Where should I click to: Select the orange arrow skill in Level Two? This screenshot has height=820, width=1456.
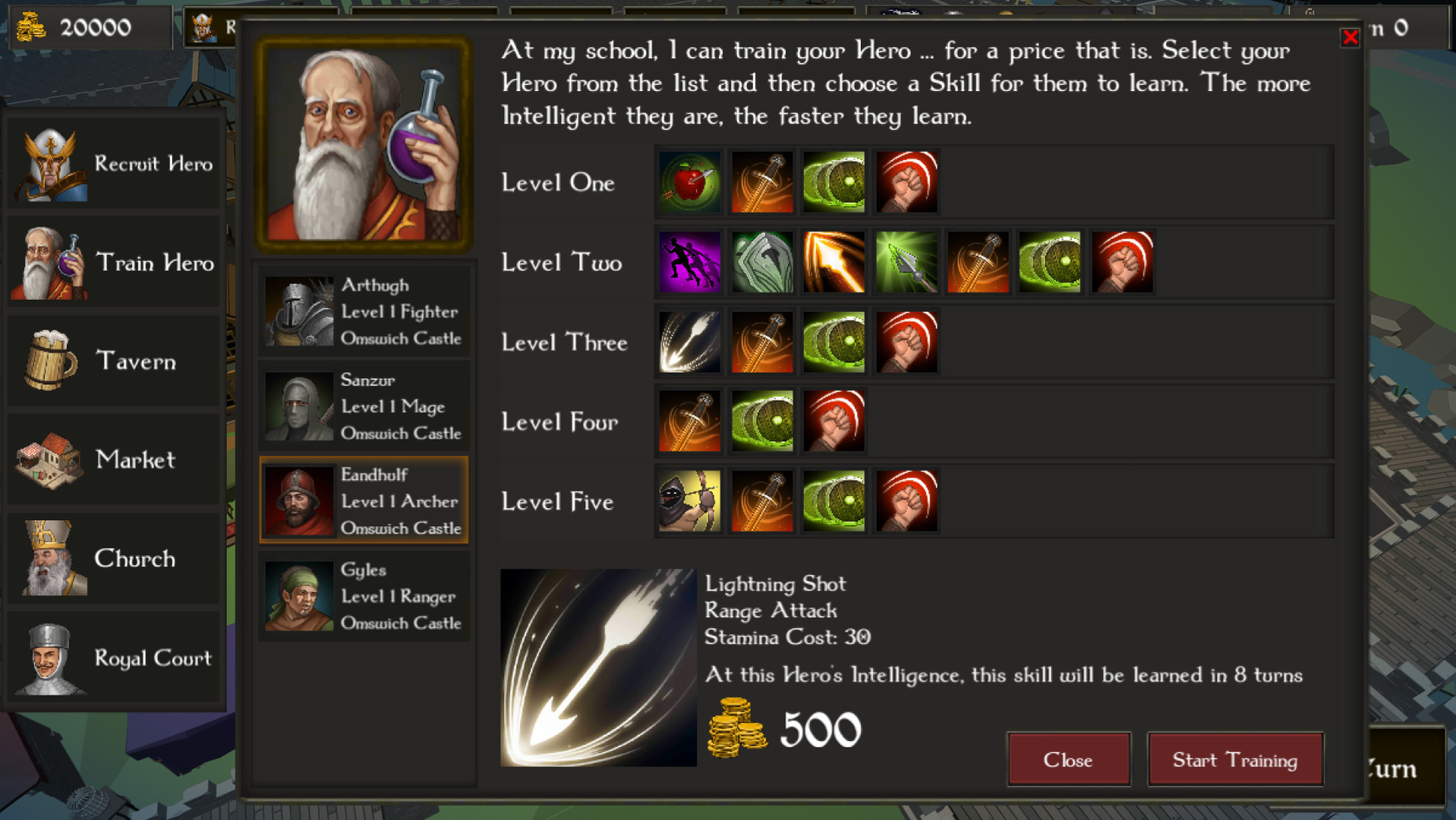(x=833, y=261)
